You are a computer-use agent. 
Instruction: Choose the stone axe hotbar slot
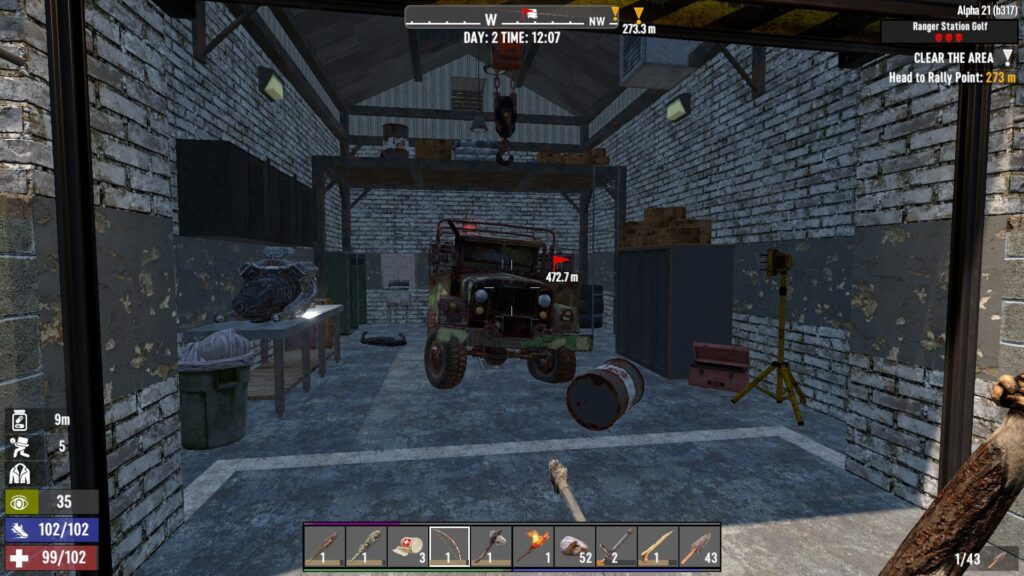(490, 546)
